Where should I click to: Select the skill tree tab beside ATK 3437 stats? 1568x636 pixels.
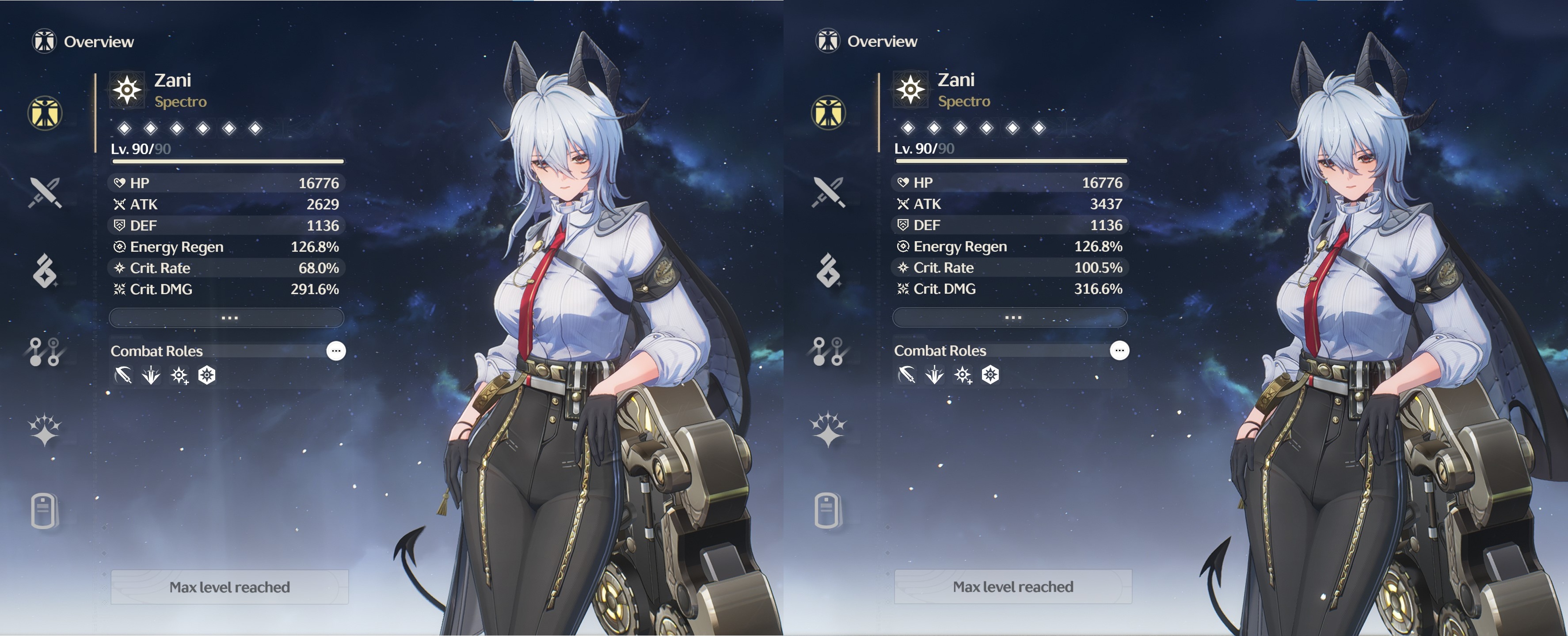[829, 352]
